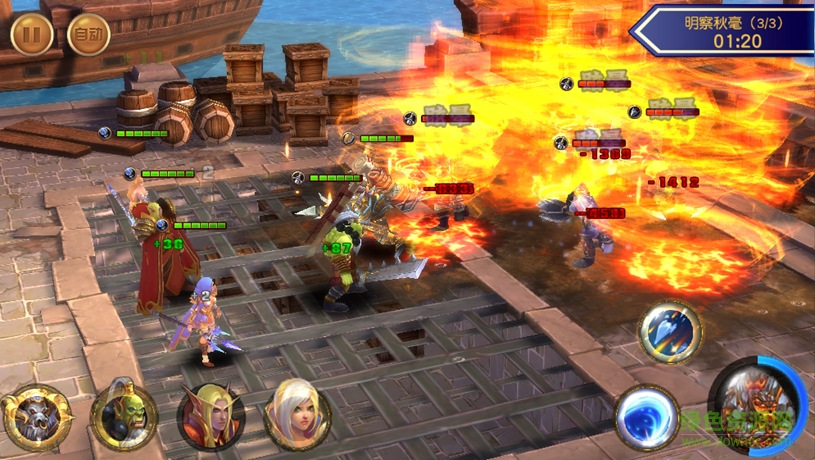
Task: Choose the white-haired female hero portrait
Action: click(297, 414)
